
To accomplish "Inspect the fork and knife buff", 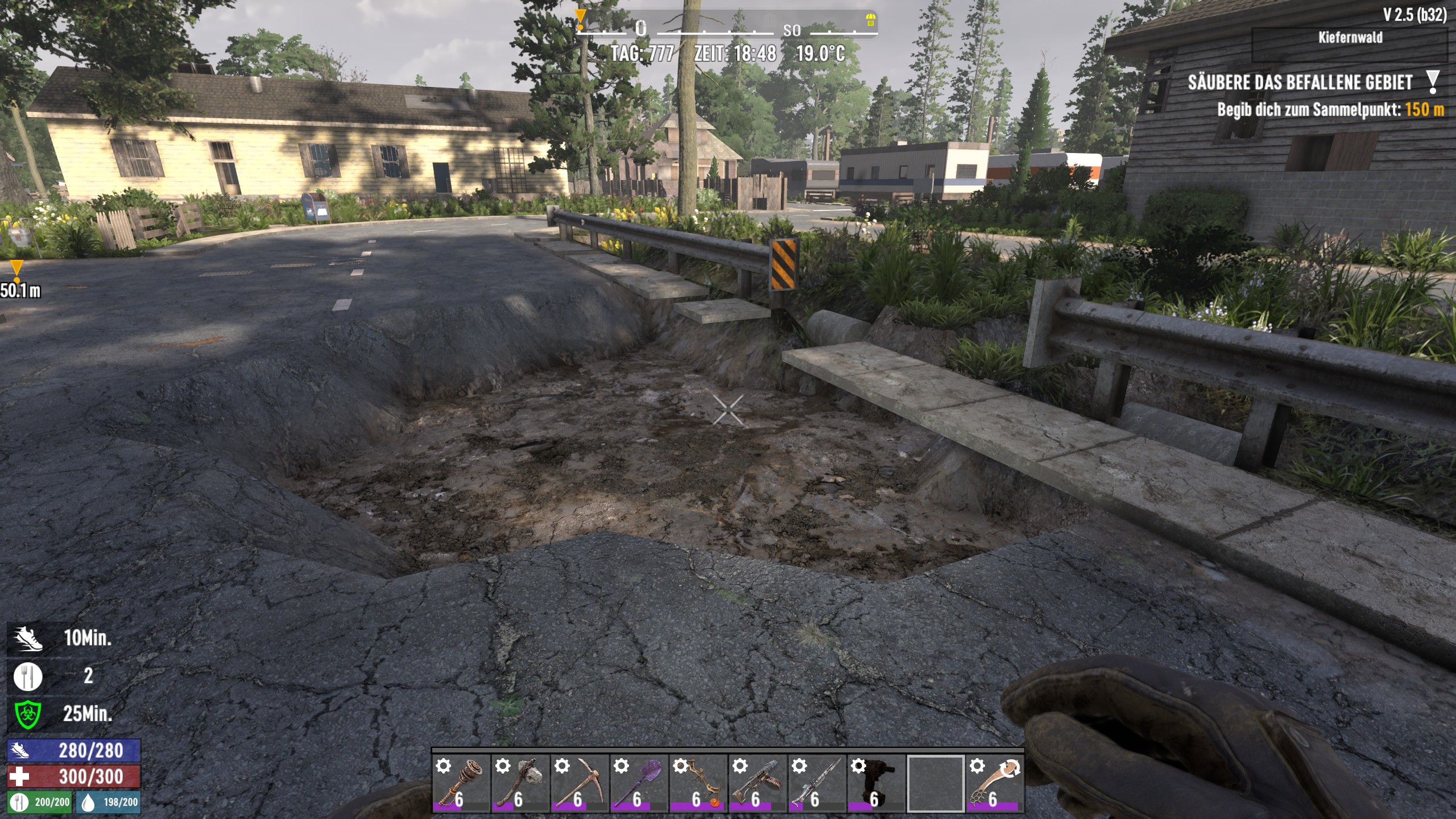I will [x=28, y=676].
